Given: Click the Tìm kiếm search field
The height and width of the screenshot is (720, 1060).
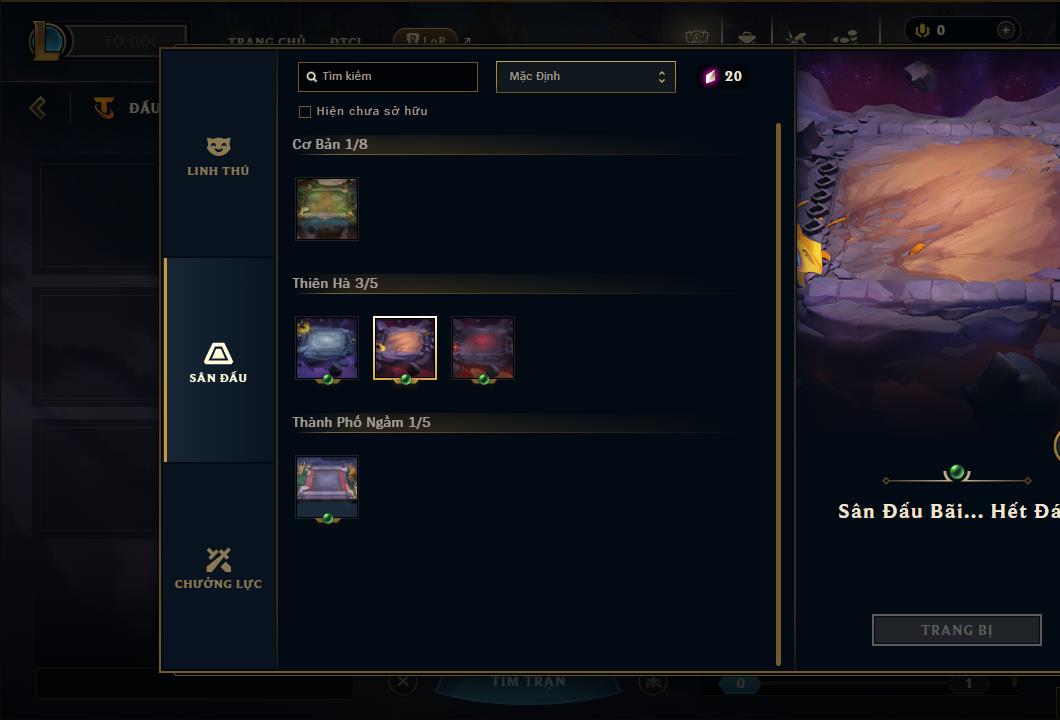Looking at the screenshot, I should tap(388, 77).
